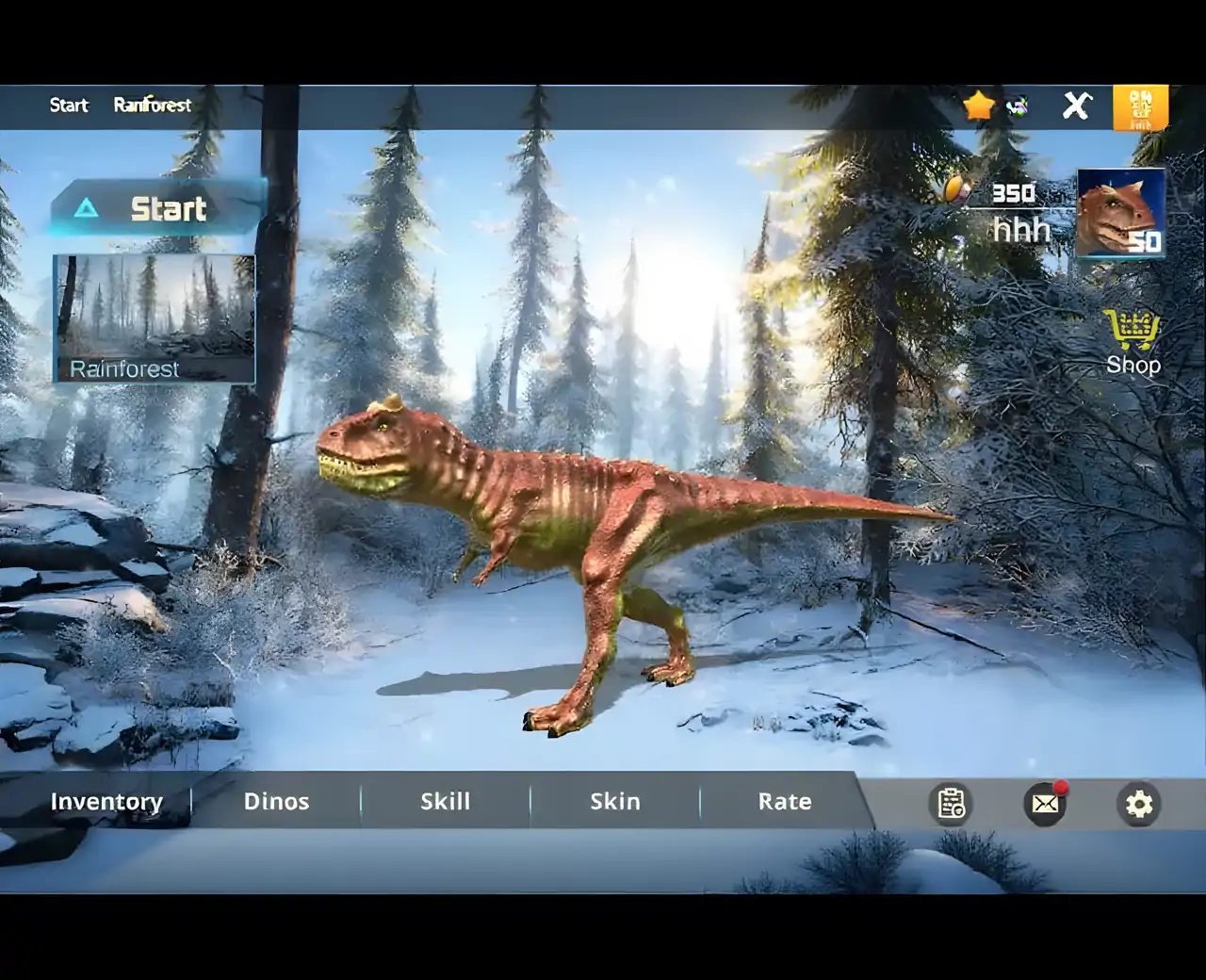Open the mail envelope icon
The height and width of the screenshot is (980, 1206).
point(1045,804)
